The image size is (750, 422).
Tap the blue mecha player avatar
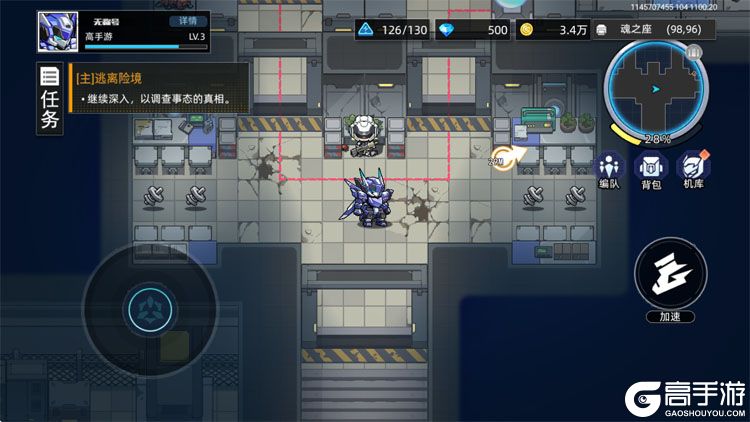(x=58, y=31)
